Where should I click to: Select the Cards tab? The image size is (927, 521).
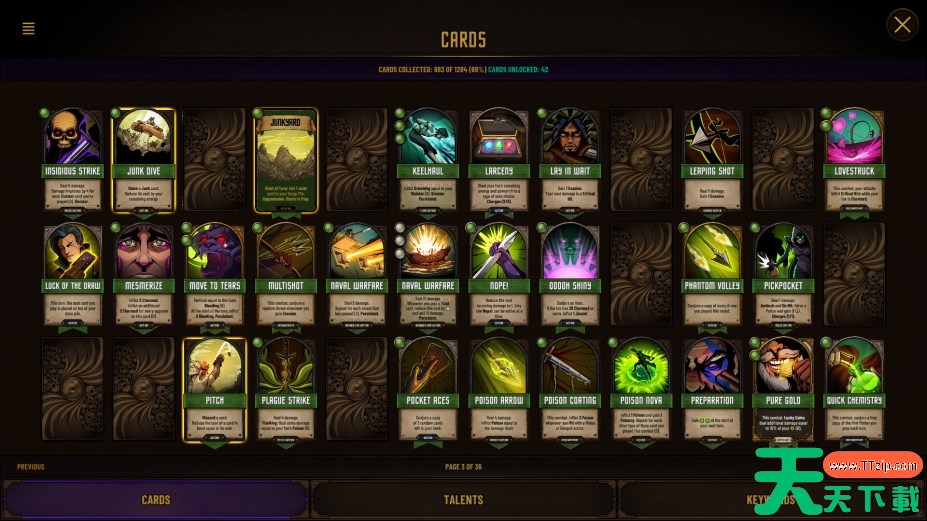[x=156, y=500]
